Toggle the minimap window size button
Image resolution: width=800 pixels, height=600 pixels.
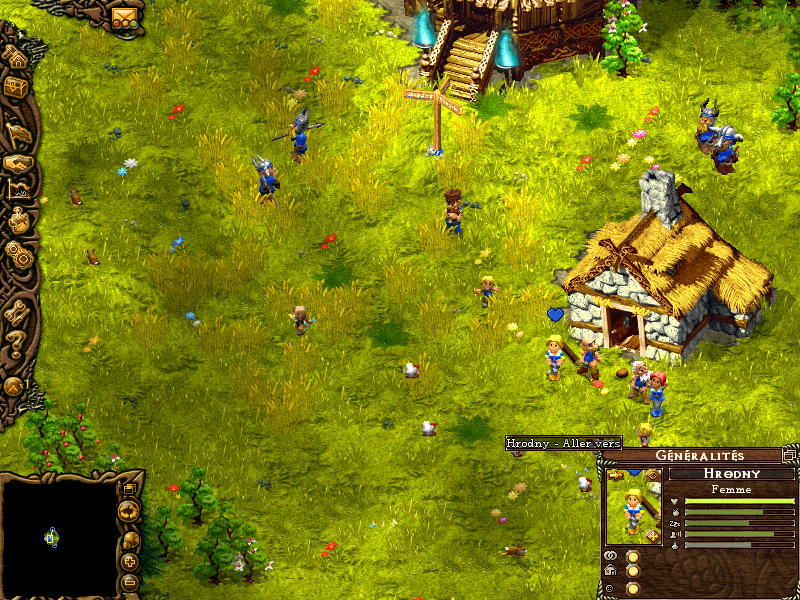(x=129, y=489)
